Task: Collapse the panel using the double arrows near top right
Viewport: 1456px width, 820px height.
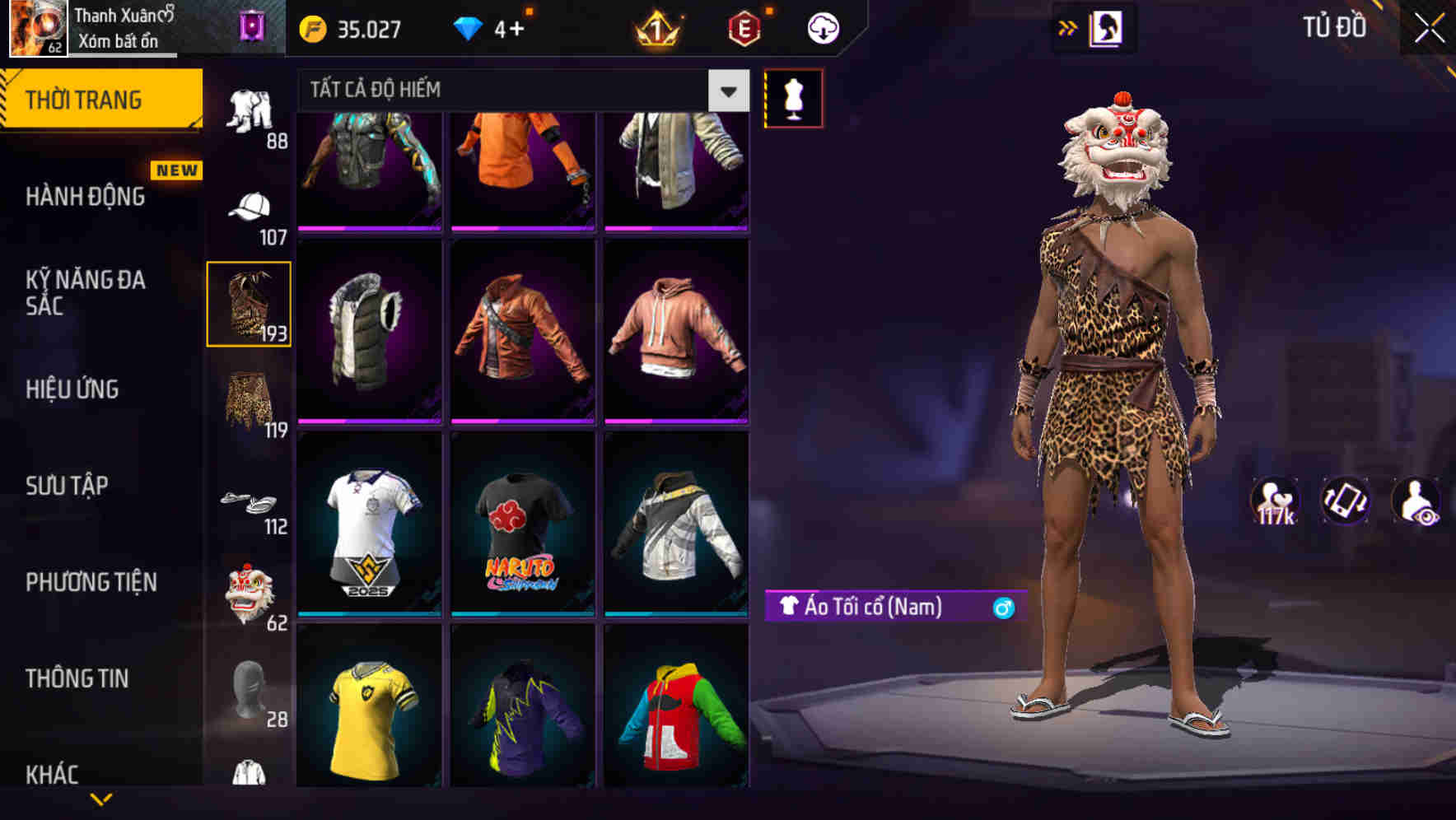Action: [x=1068, y=27]
